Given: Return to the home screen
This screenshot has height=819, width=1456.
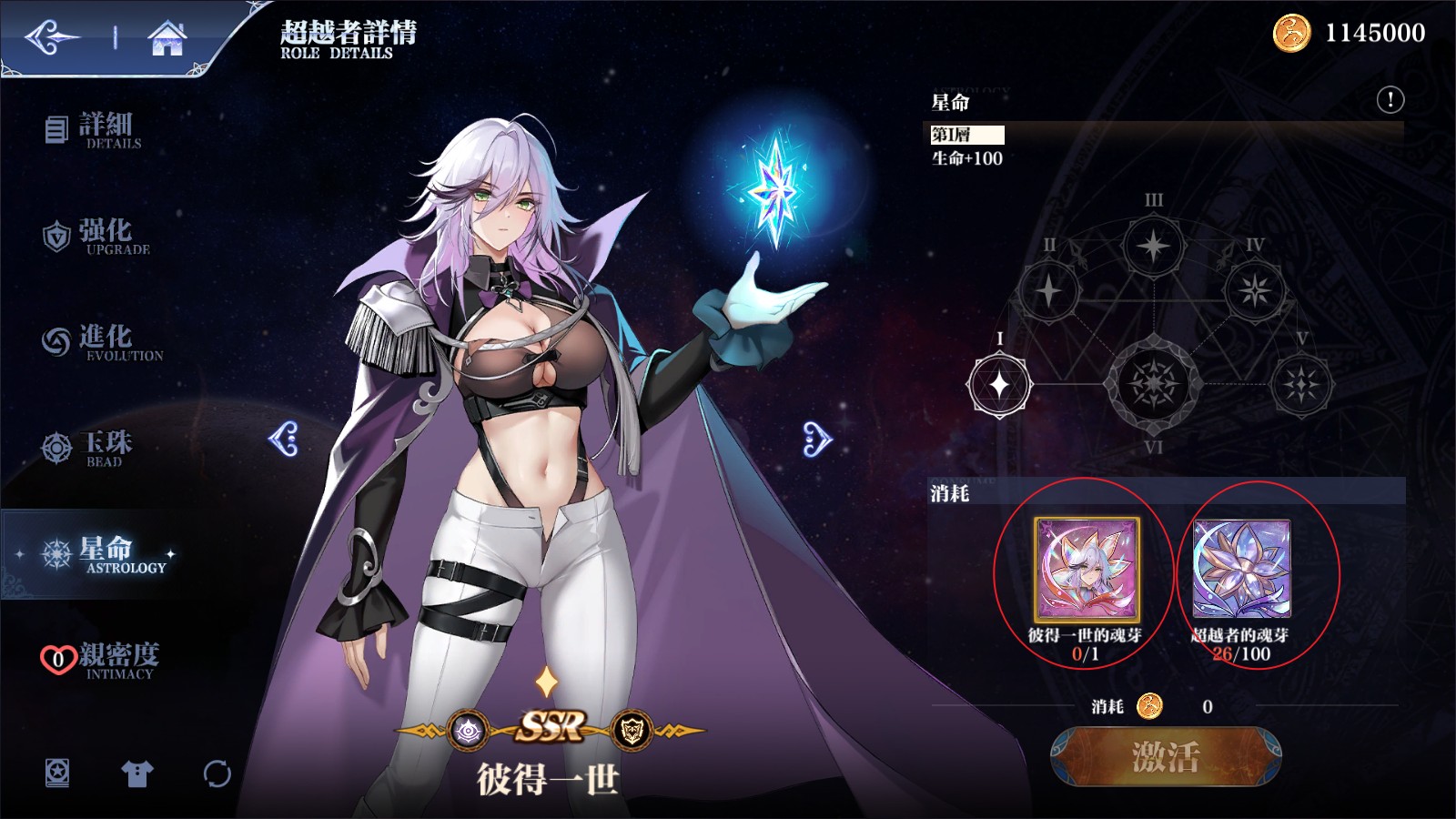Looking at the screenshot, I should coord(167,38).
